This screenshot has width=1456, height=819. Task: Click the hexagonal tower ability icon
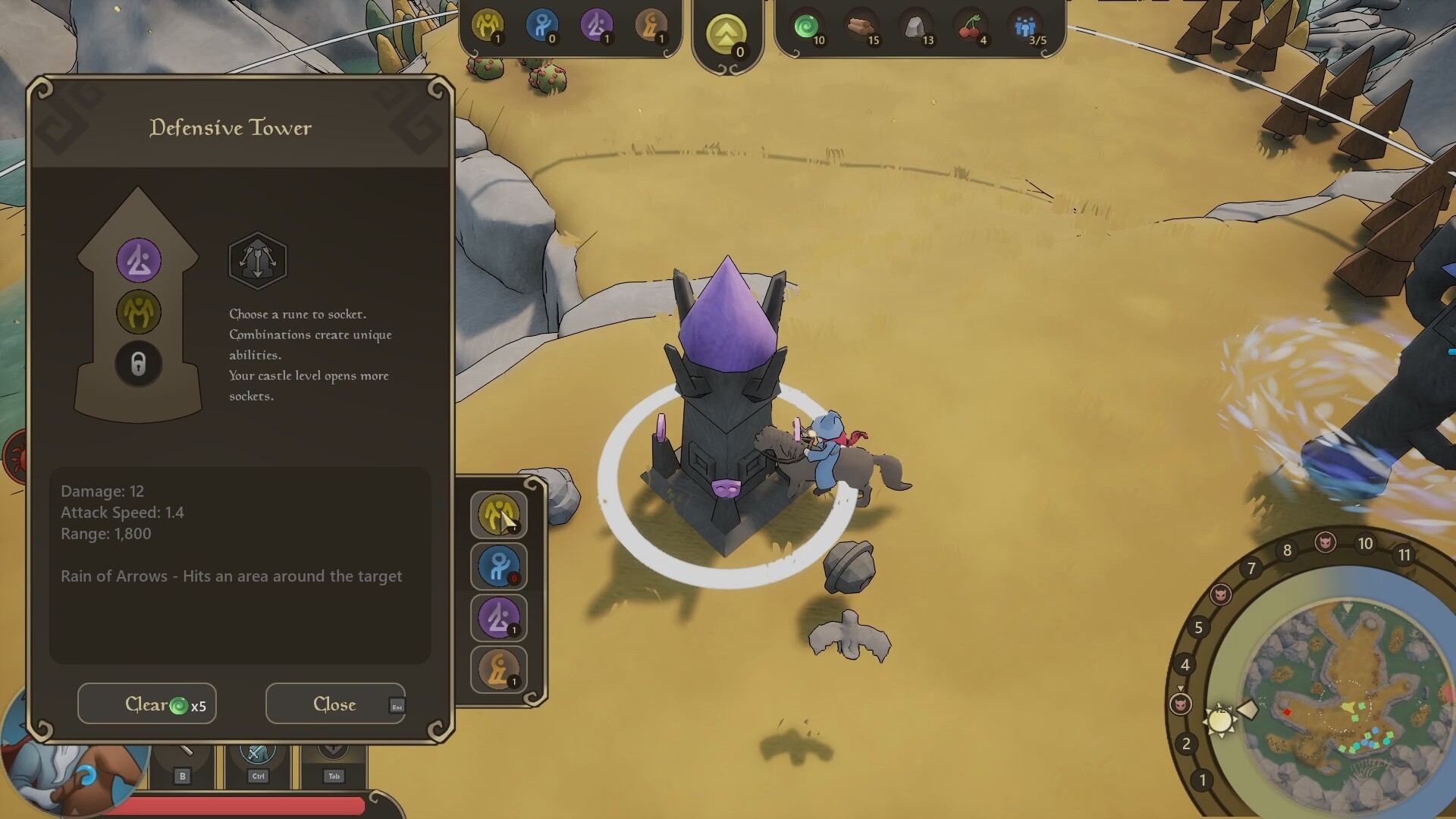[x=258, y=261]
